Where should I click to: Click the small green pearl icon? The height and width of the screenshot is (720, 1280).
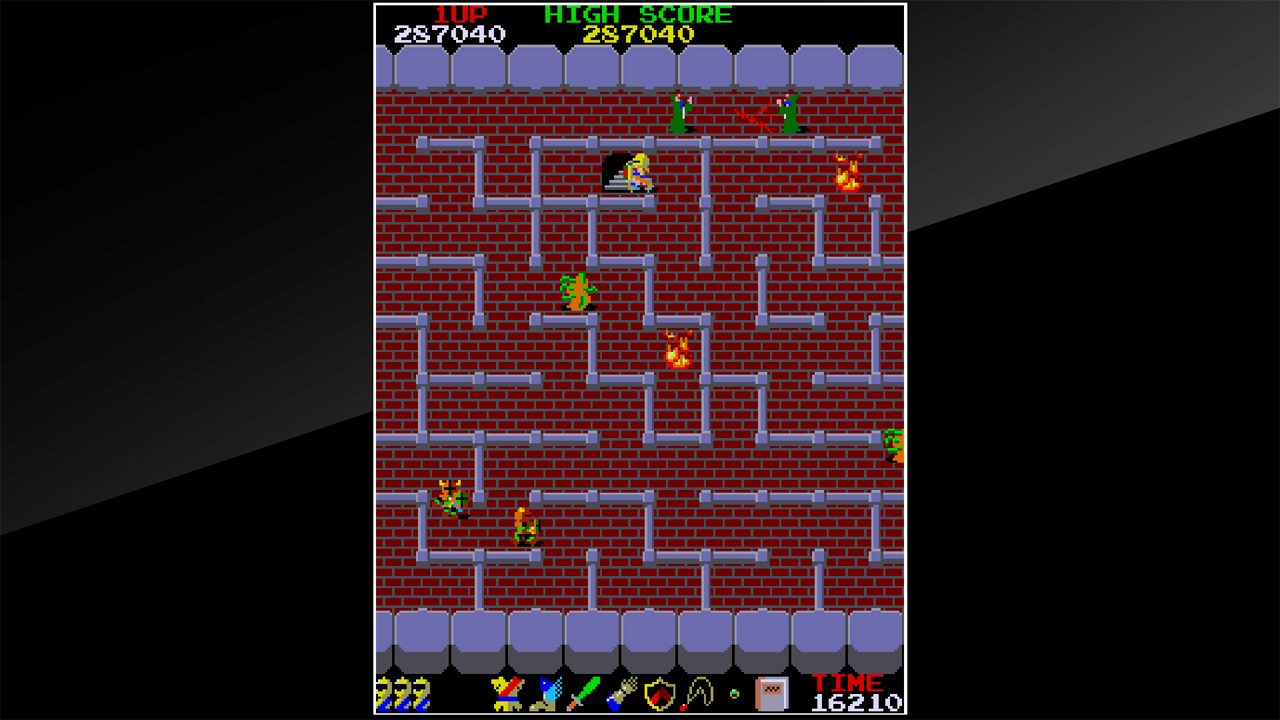coord(733,692)
